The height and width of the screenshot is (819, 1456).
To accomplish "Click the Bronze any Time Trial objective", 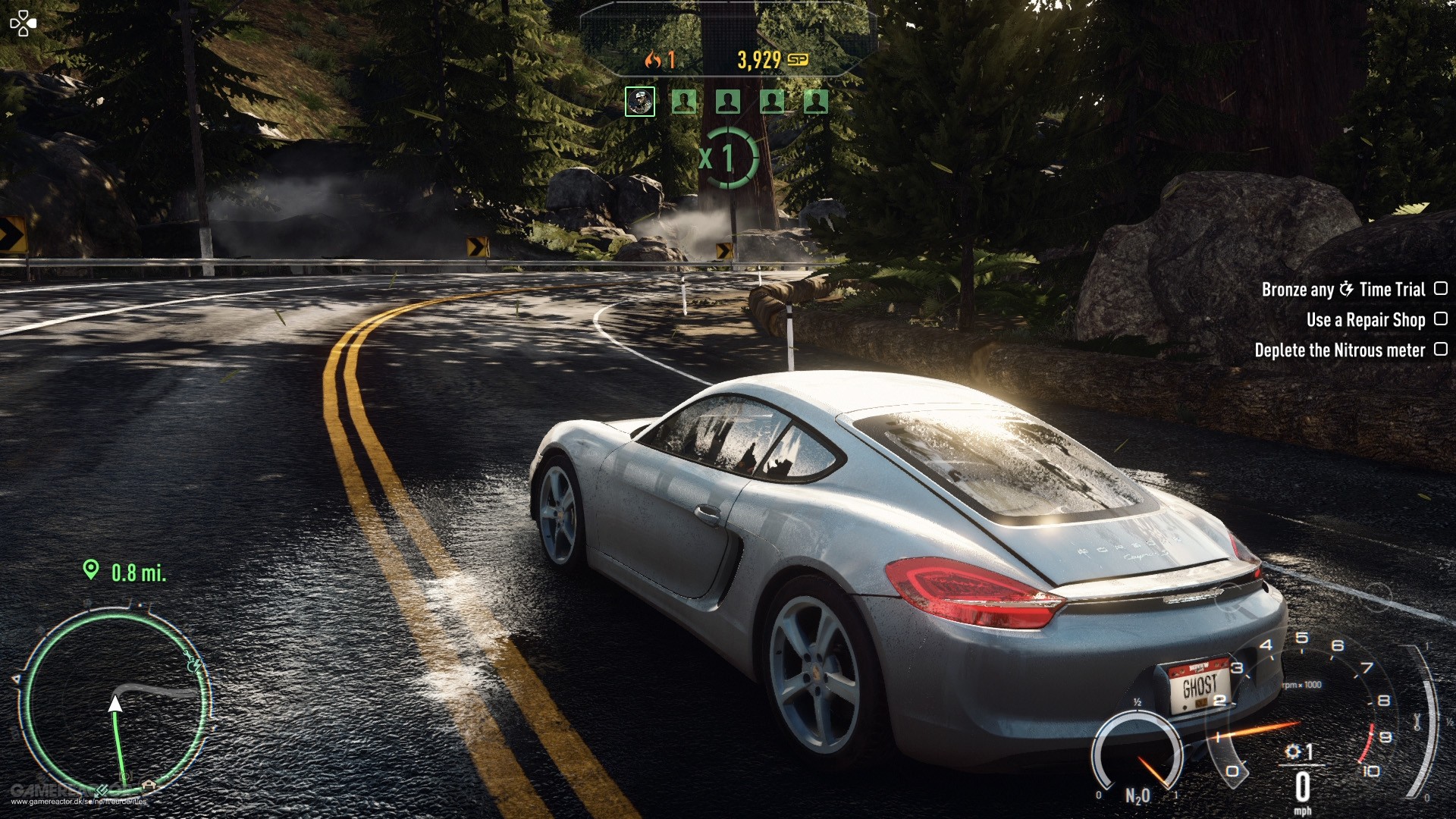I will tap(1343, 289).
